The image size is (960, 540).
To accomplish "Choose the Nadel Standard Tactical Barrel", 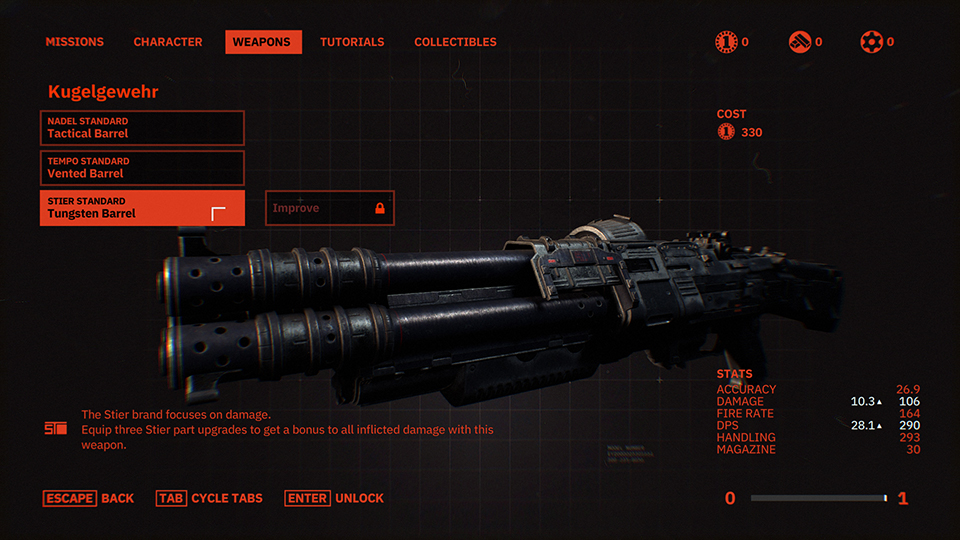I will (x=142, y=128).
